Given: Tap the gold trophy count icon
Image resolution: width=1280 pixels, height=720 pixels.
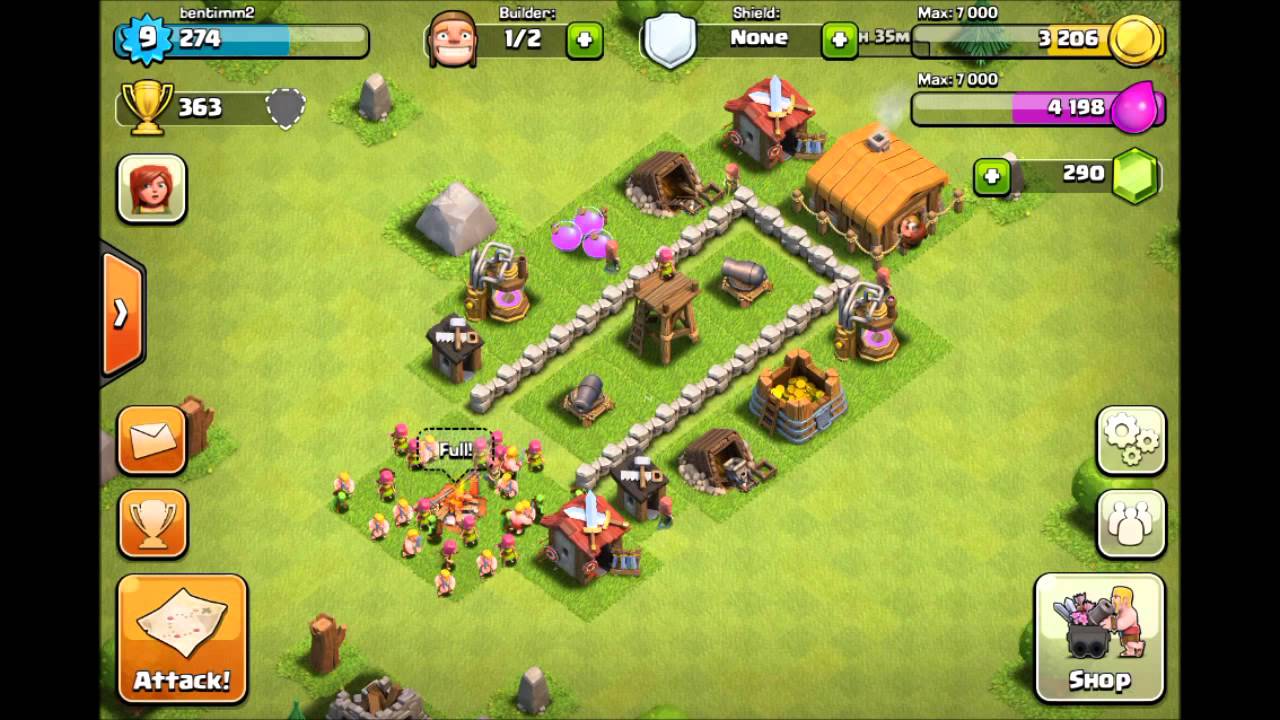Looking at the screenshot, I should 146,108.
